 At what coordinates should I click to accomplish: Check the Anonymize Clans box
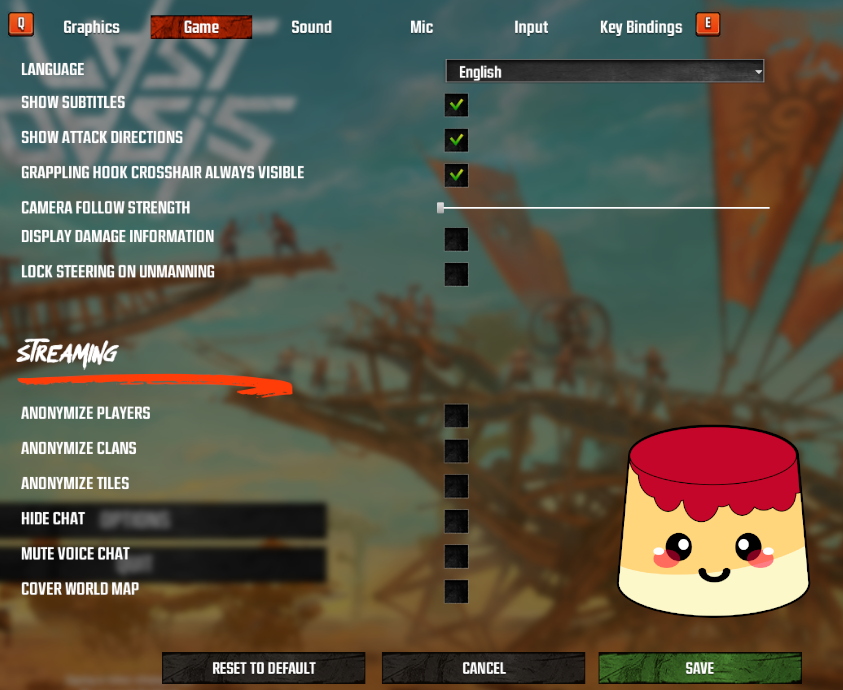pos(456,451)
